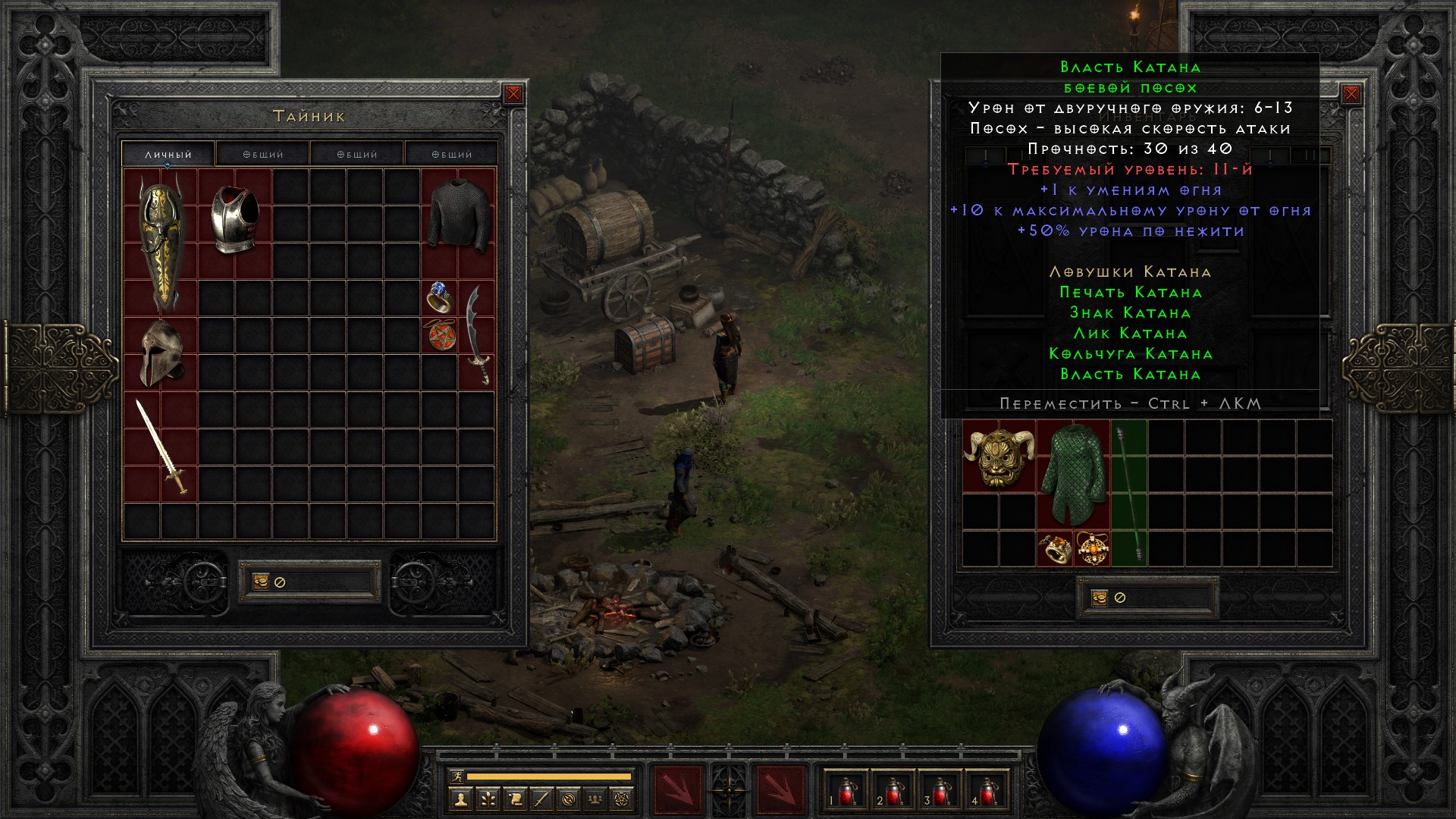Use the red potion in belt slot 1
Viewport: 1456px width, 819px height.
coord(846,790)
